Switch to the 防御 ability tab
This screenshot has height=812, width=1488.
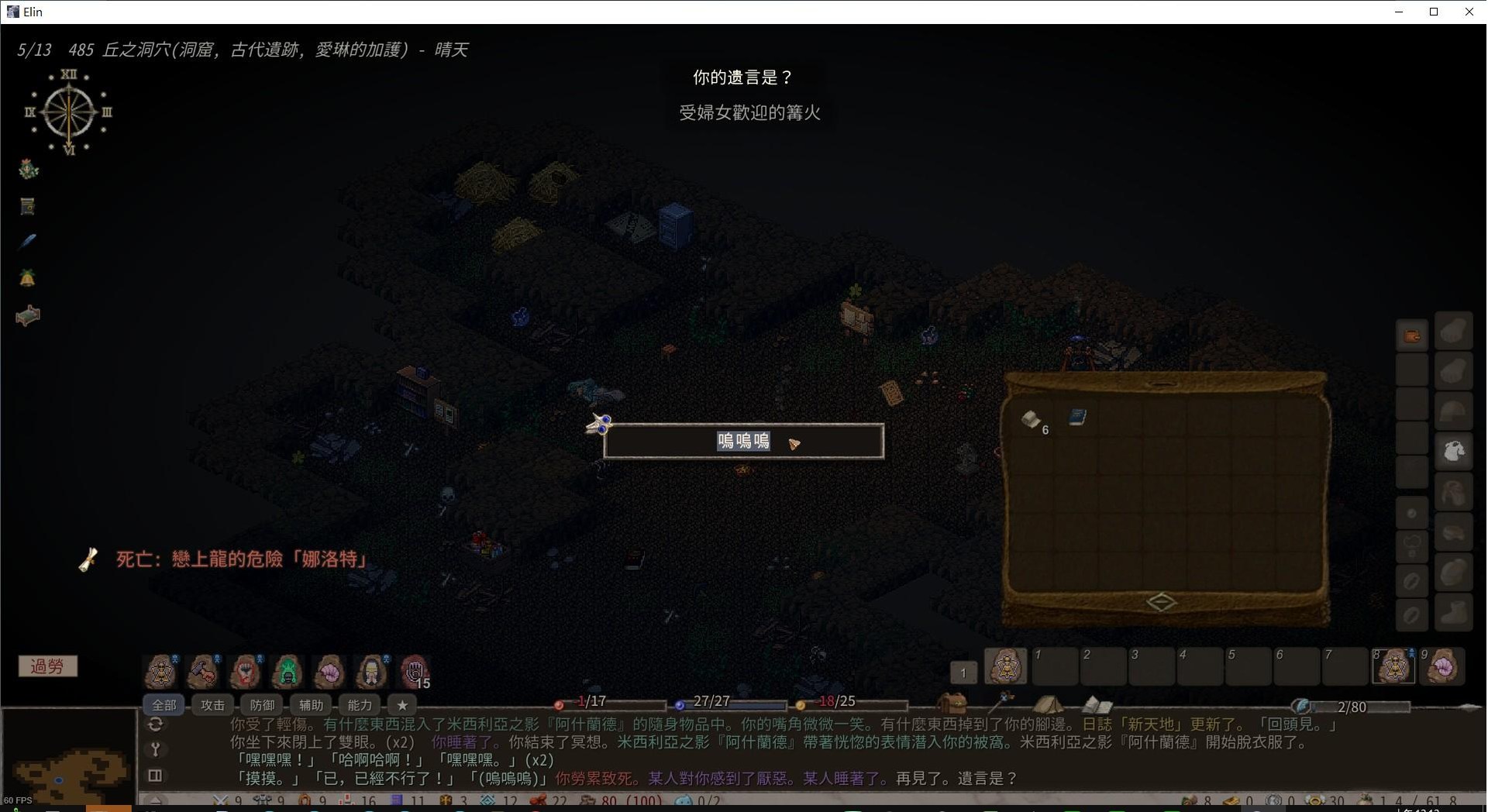coord(261,705)
